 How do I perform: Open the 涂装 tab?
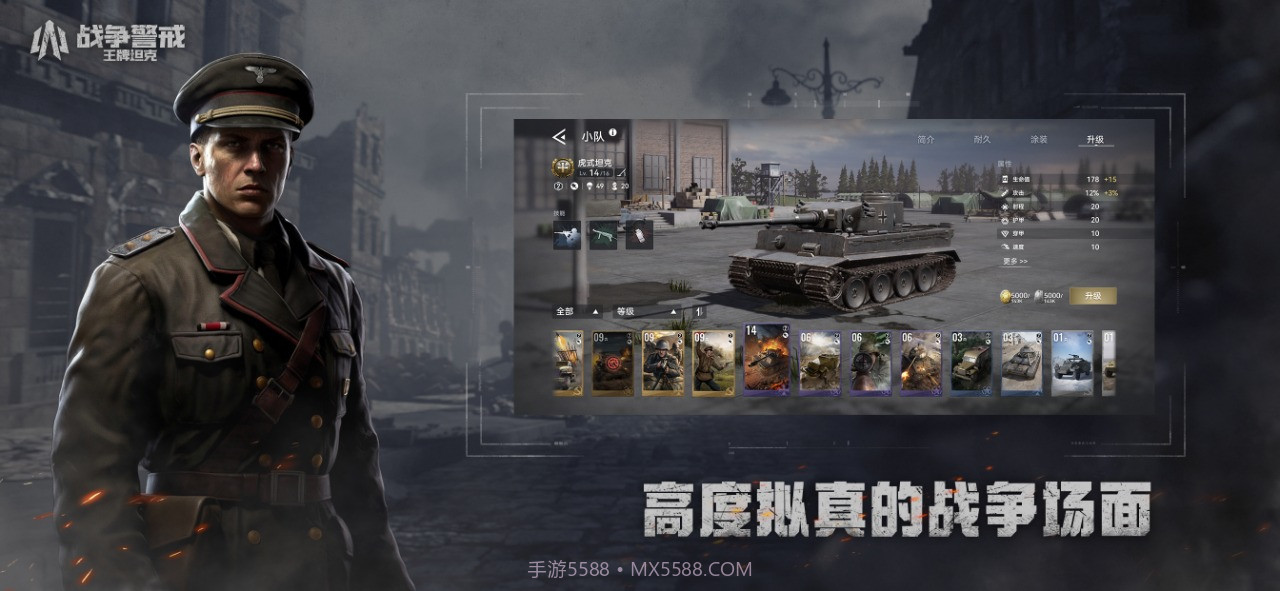(1039, 140)
